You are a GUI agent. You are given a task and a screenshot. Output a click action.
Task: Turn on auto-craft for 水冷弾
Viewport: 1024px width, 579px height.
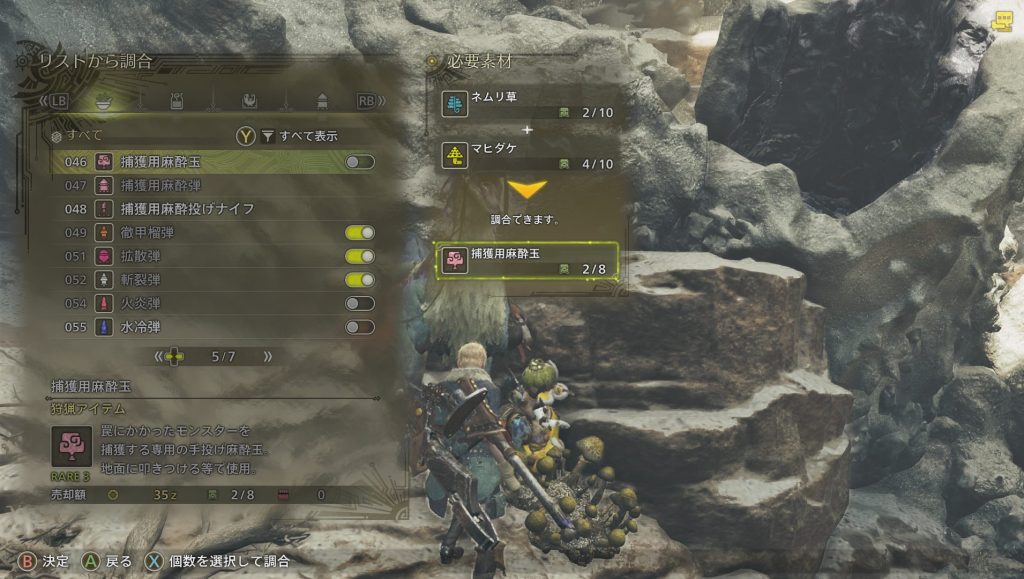click(x=359, y=327)
